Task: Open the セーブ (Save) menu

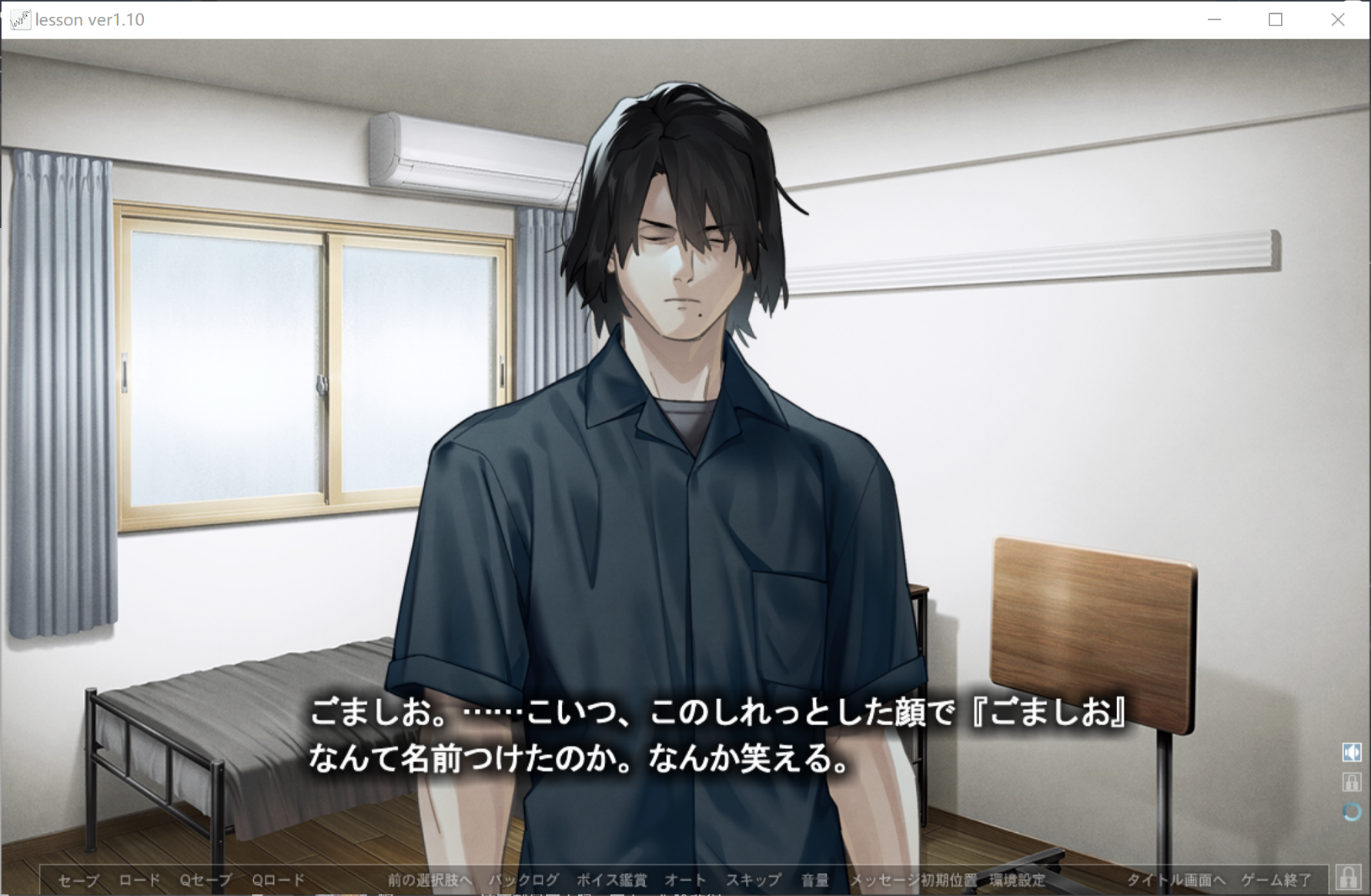Action: 79,880
